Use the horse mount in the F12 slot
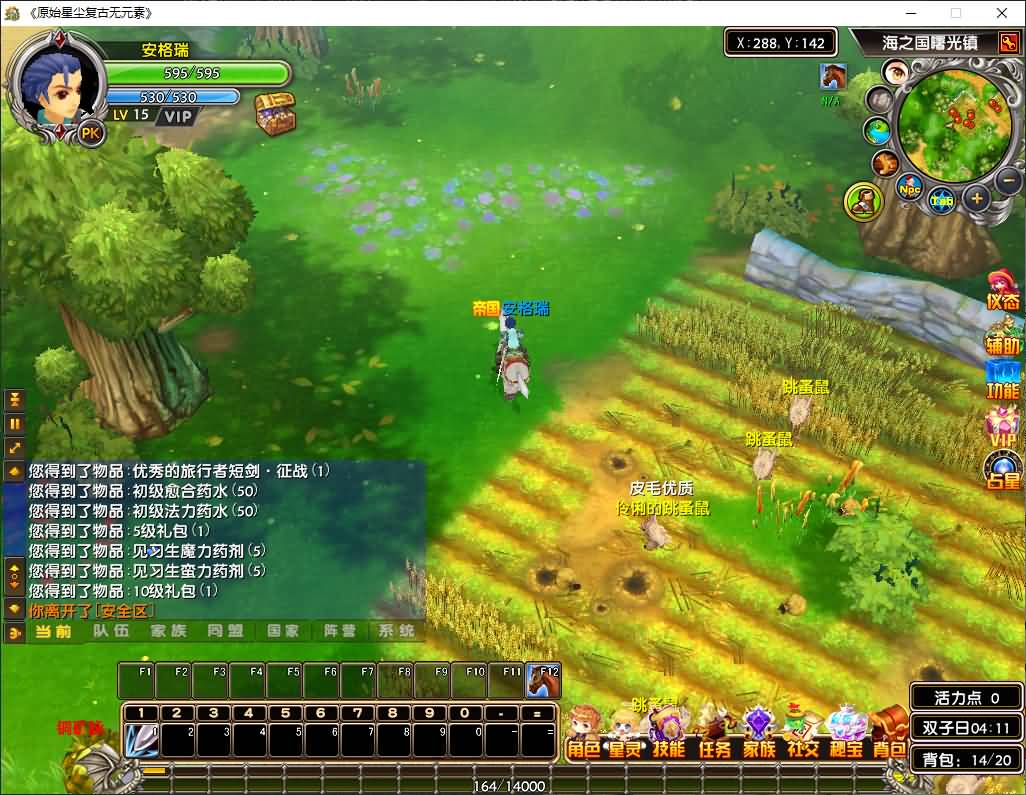Image resolution: width=1026 pixels, height=795 pixels. click(543, 681)
